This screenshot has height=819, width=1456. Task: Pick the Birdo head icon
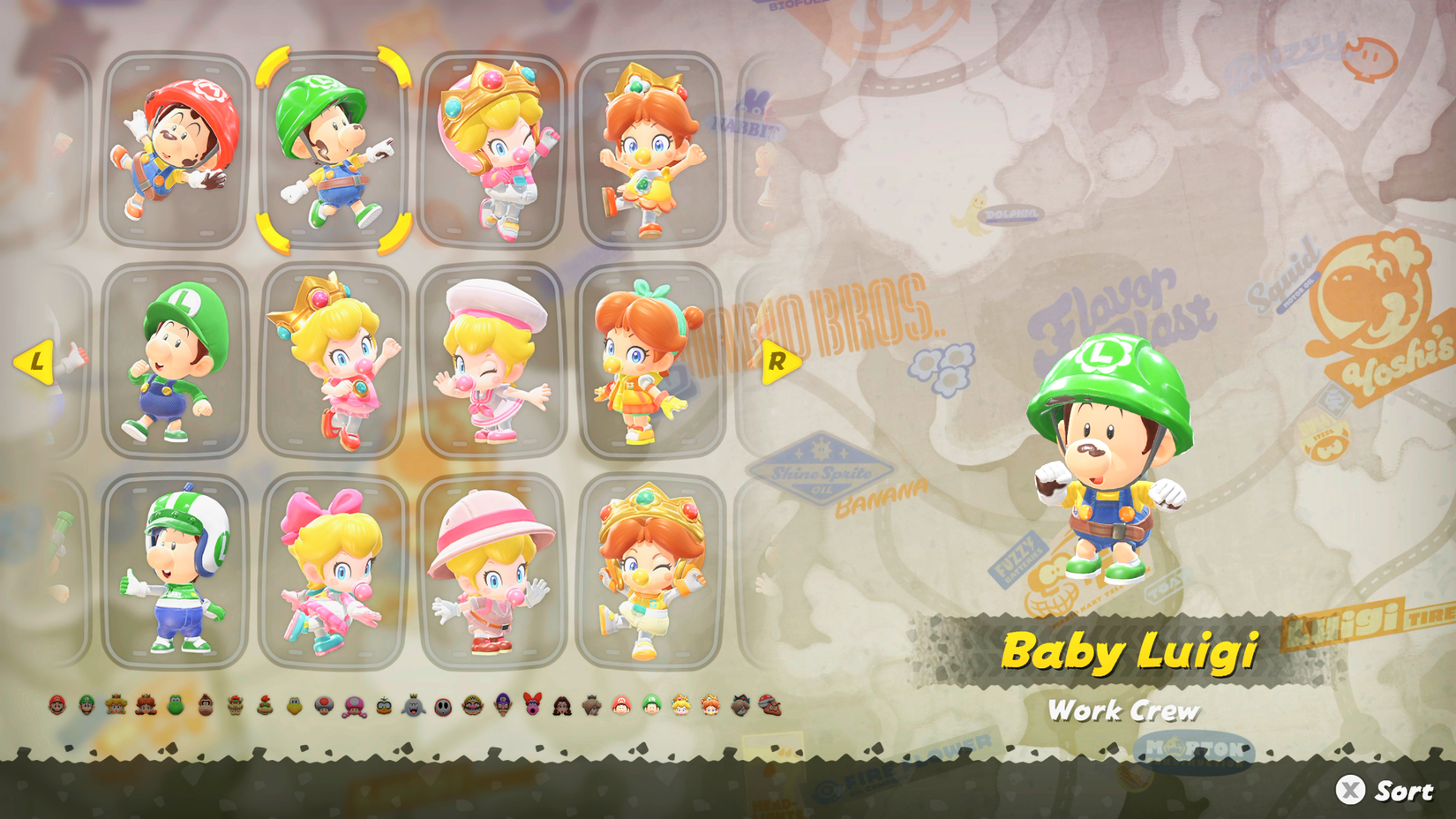(529, 706)
